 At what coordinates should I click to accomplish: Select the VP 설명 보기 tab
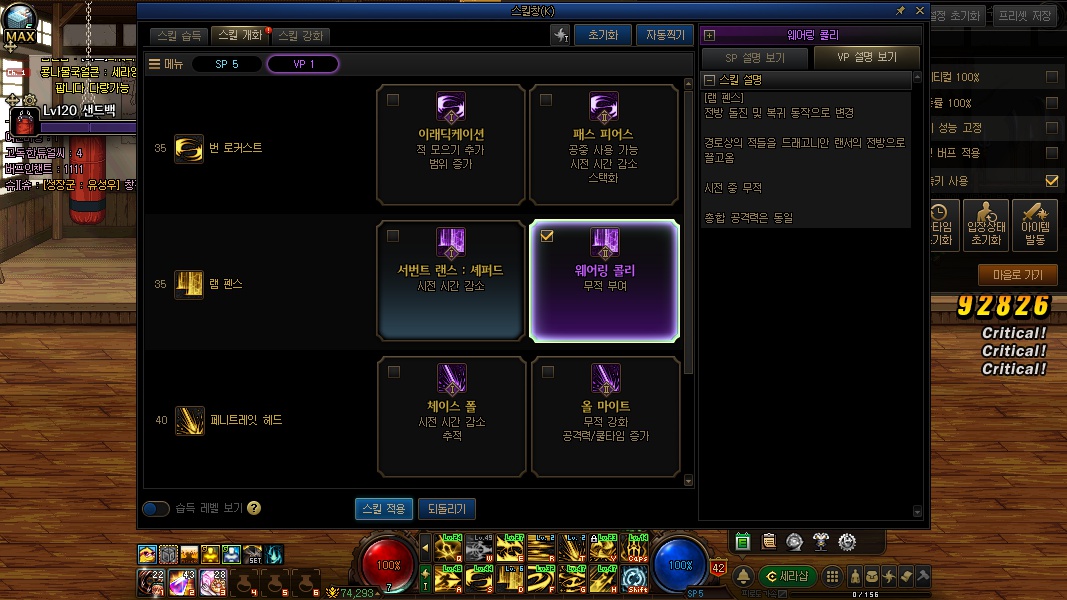pyautogui.click(x=866, y=57)
